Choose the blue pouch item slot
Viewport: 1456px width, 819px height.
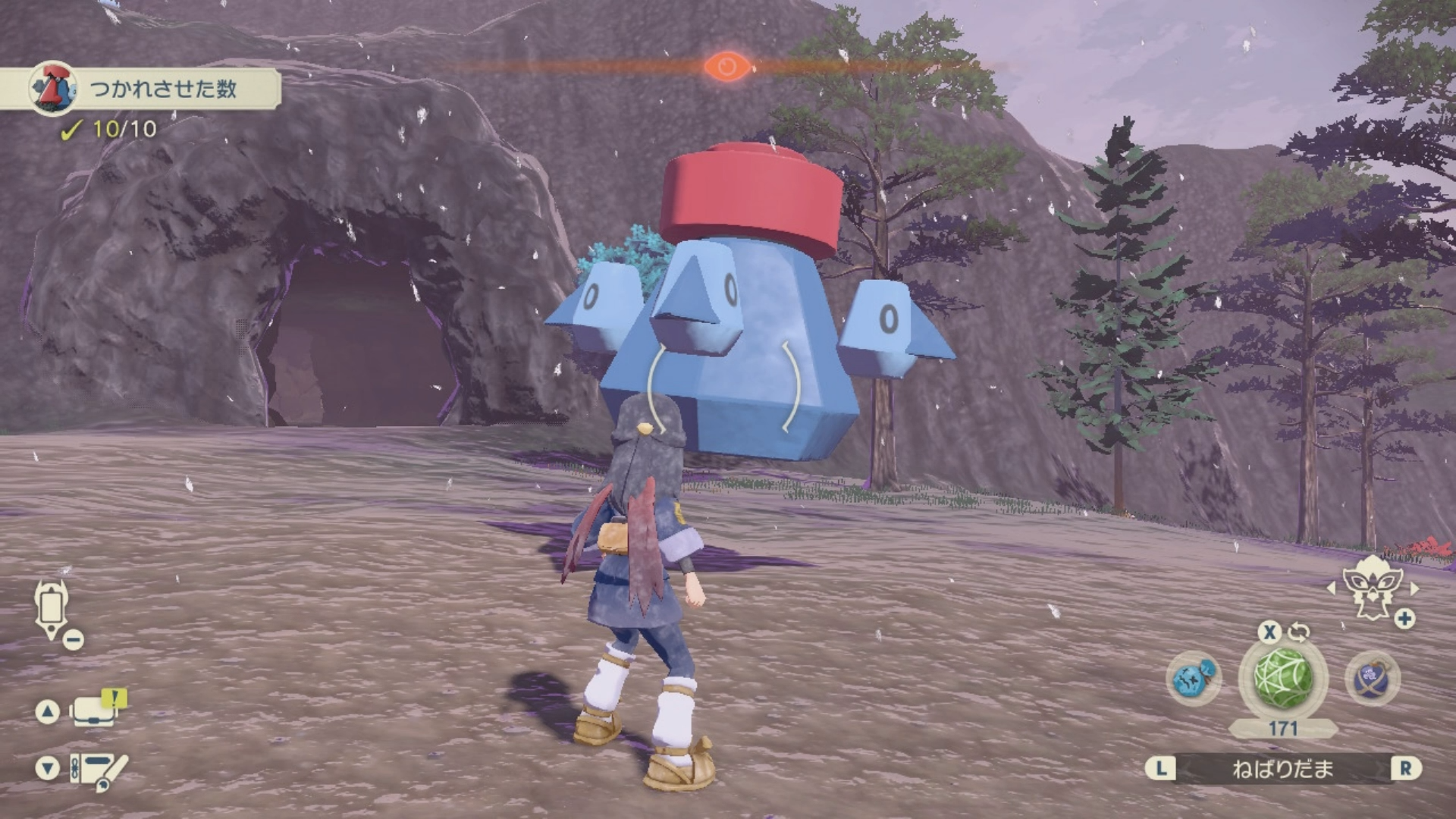coord(1194,677)
